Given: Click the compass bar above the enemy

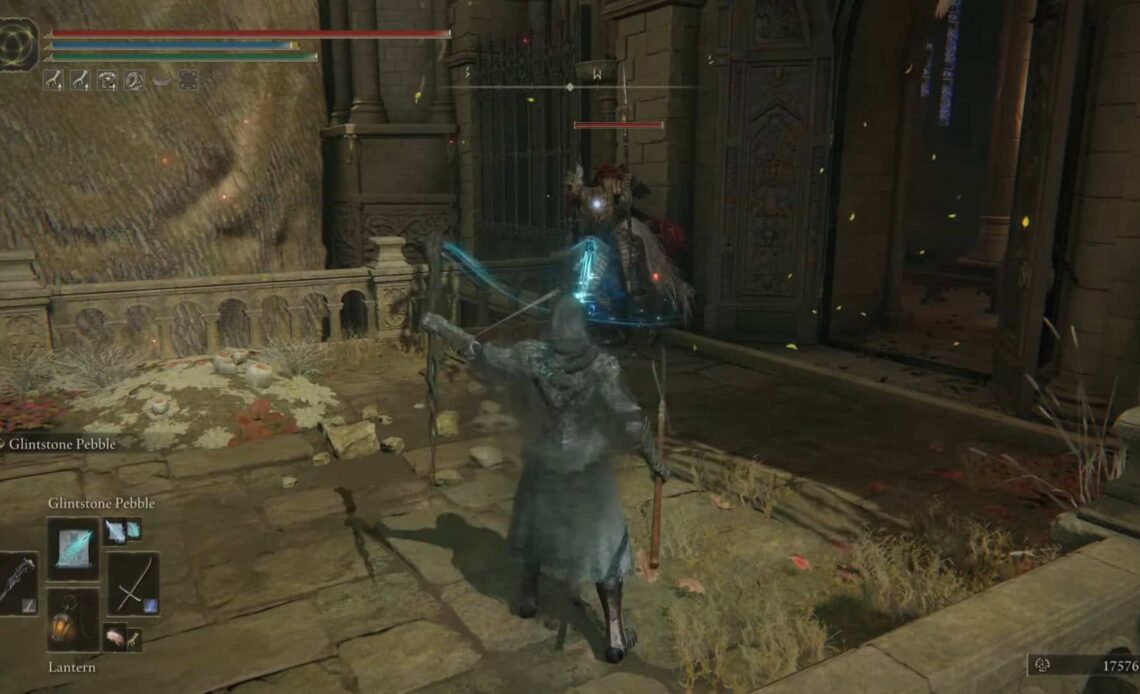Looking at the screenshot, I should [570, 87].
